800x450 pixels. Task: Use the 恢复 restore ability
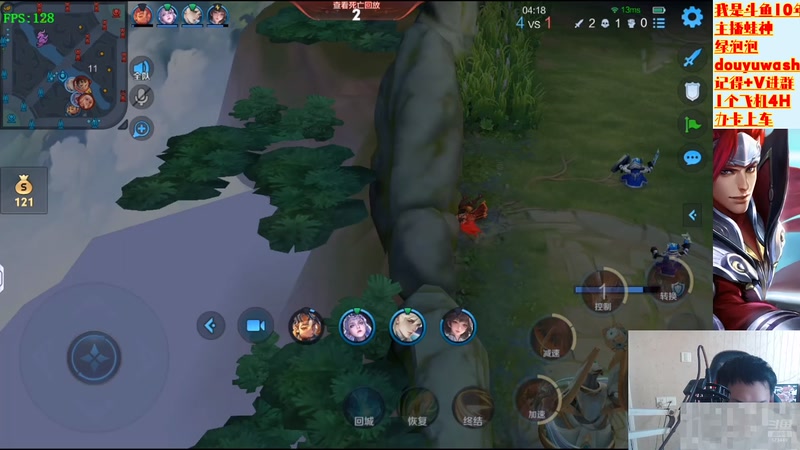pyautogui.click(x=418, y=407)
